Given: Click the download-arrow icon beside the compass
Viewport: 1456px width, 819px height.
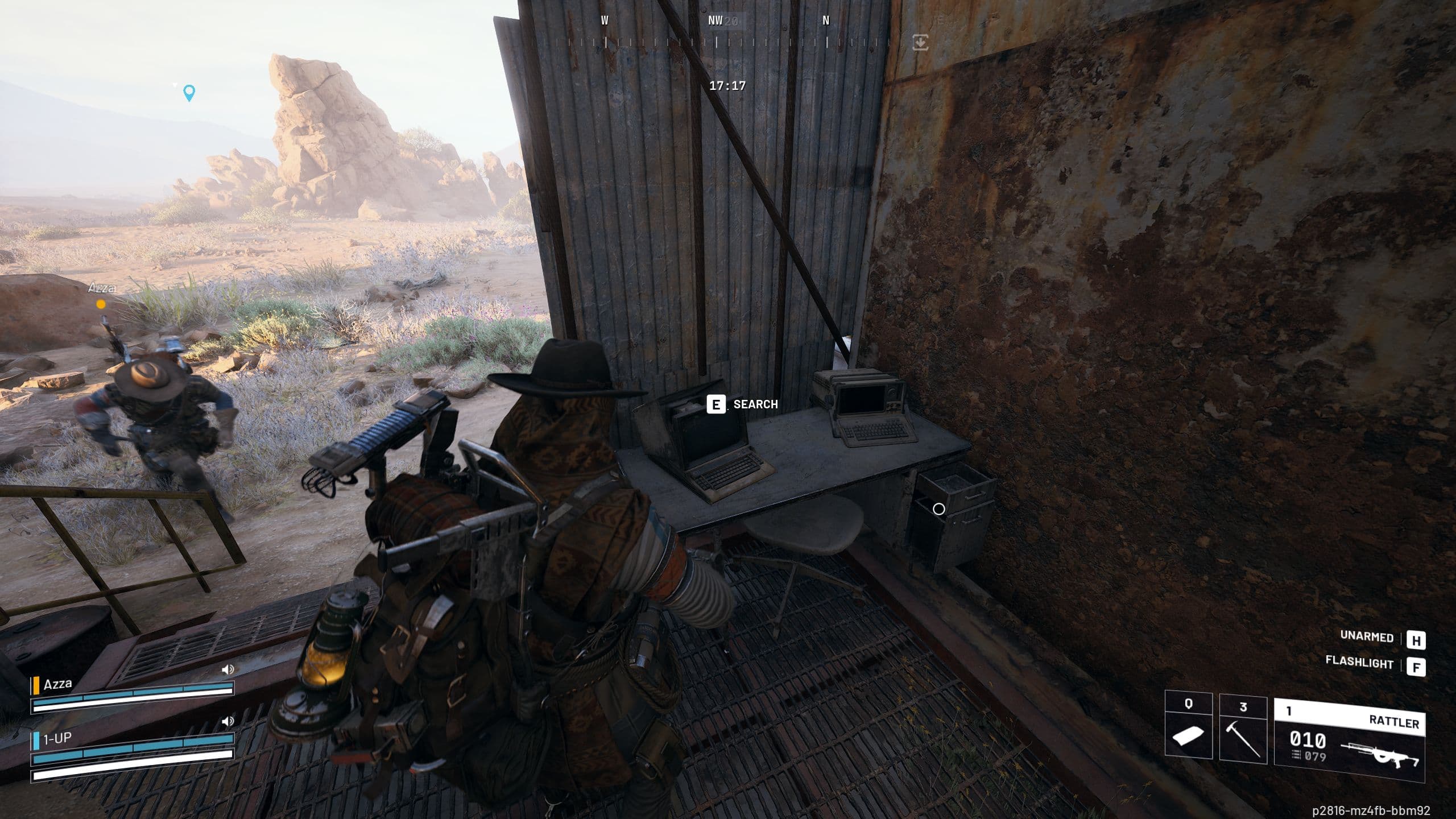Looking at the screenshot, I should tap(921, 41).
